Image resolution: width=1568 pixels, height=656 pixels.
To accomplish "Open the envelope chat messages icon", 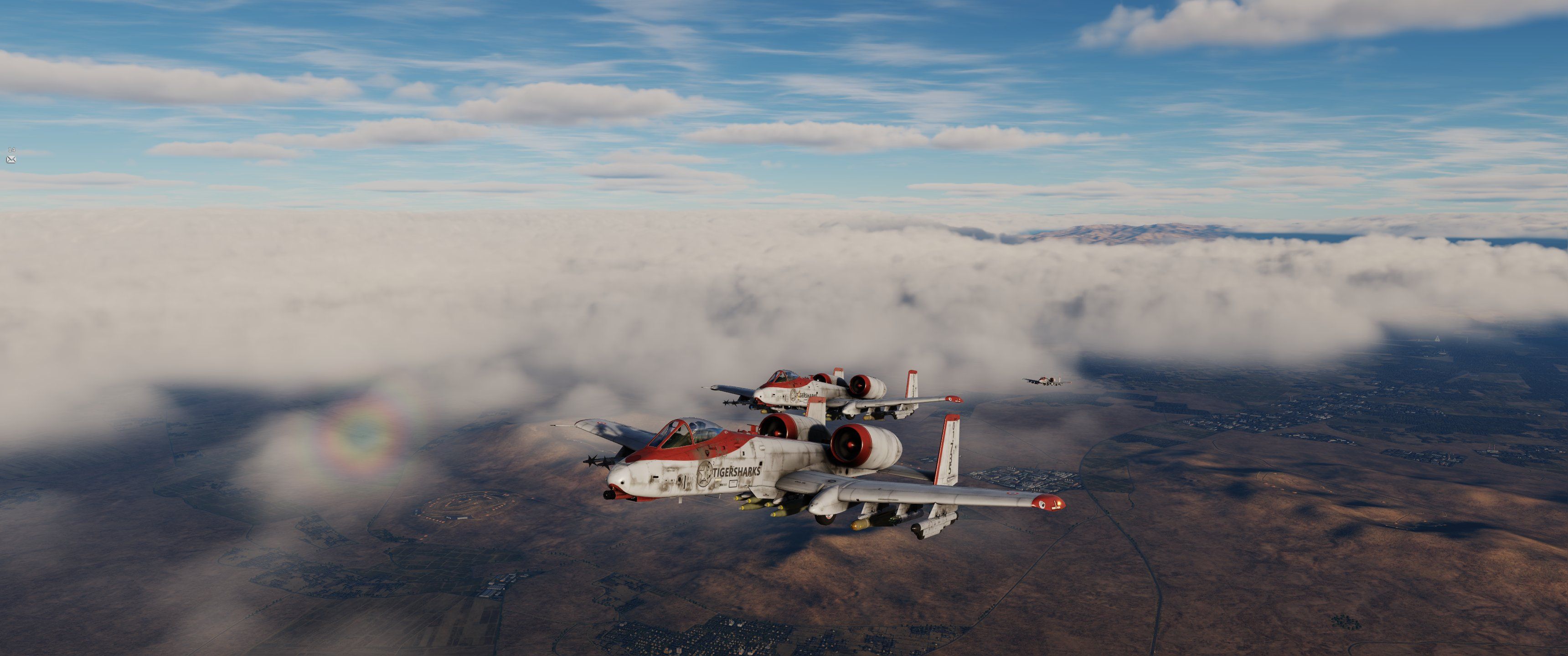I will (11, 159).
